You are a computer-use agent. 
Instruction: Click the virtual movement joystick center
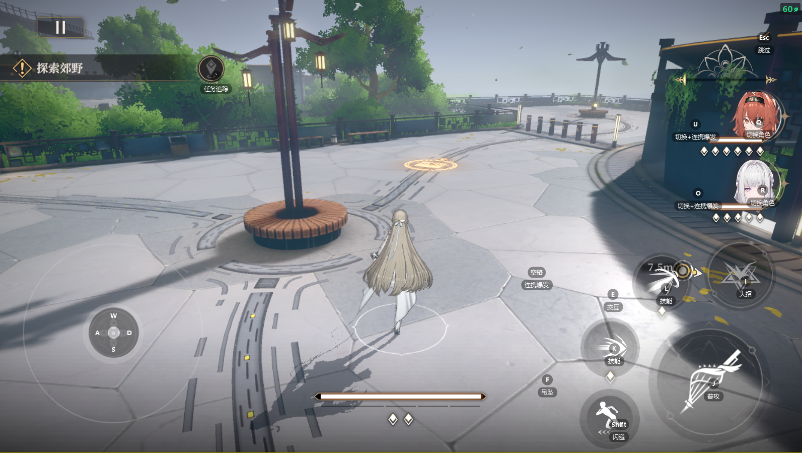113,332
